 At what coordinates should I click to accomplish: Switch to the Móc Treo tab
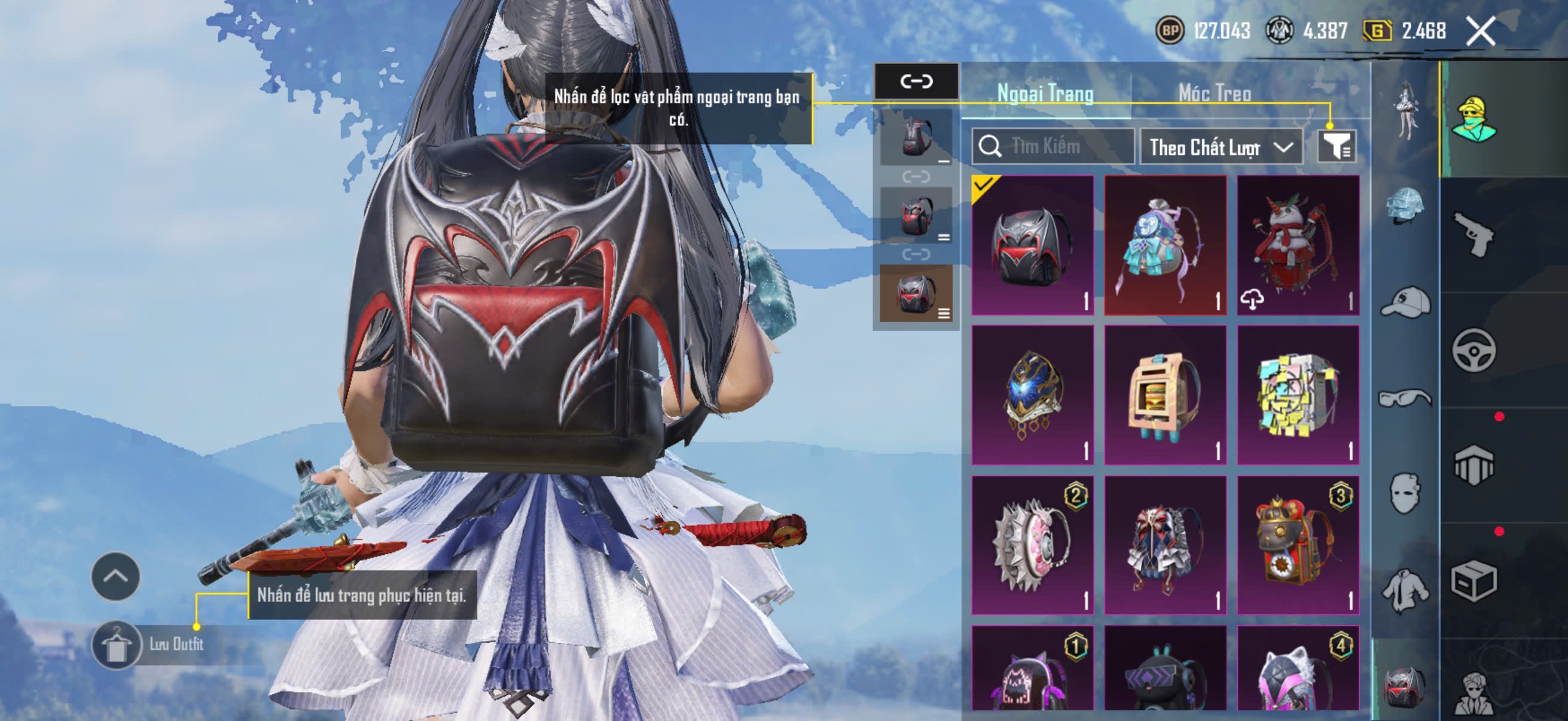pos(1215,93)
